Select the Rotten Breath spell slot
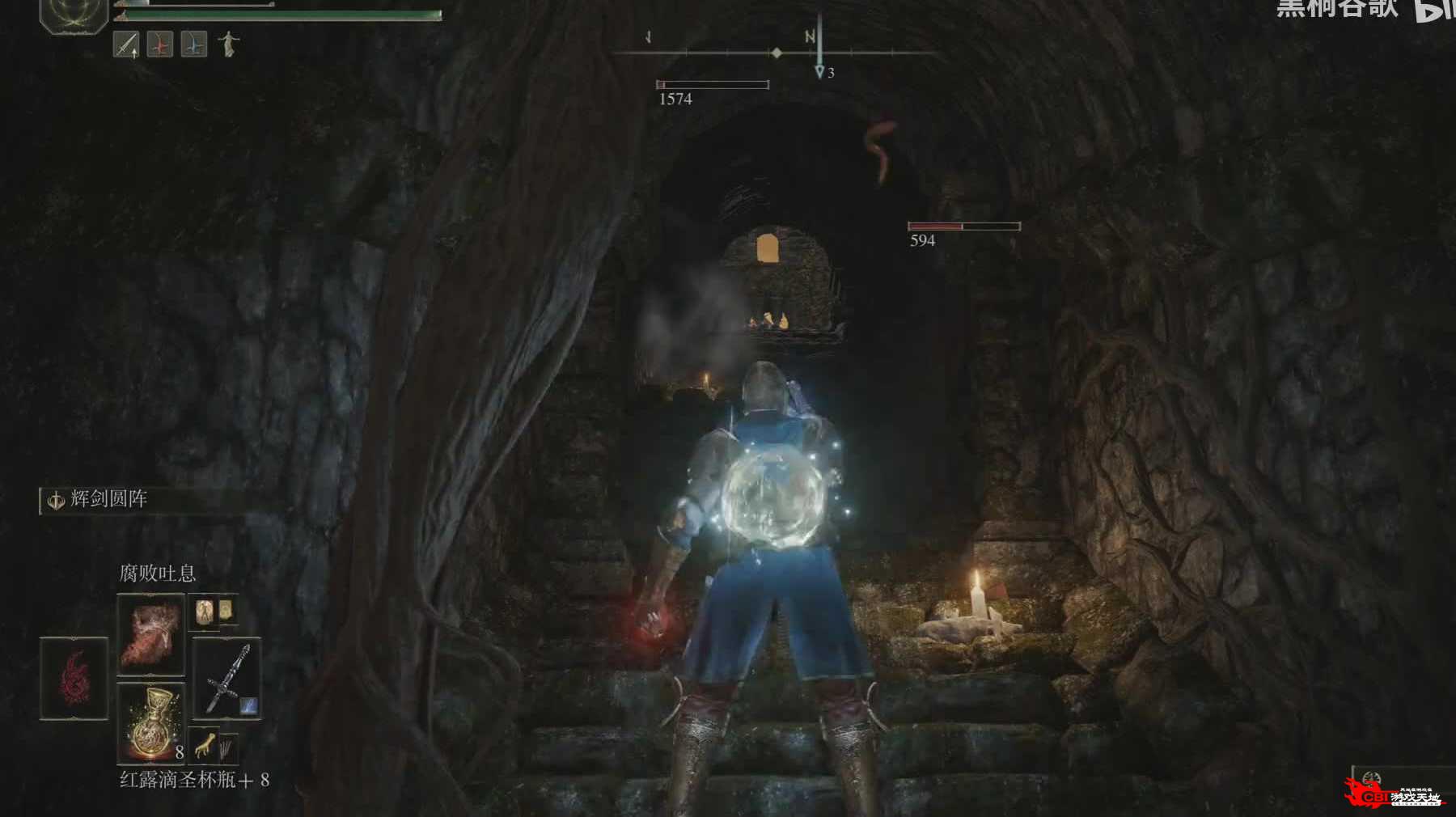The height and width of the screenshot is (817, 1456). [151, 634]
